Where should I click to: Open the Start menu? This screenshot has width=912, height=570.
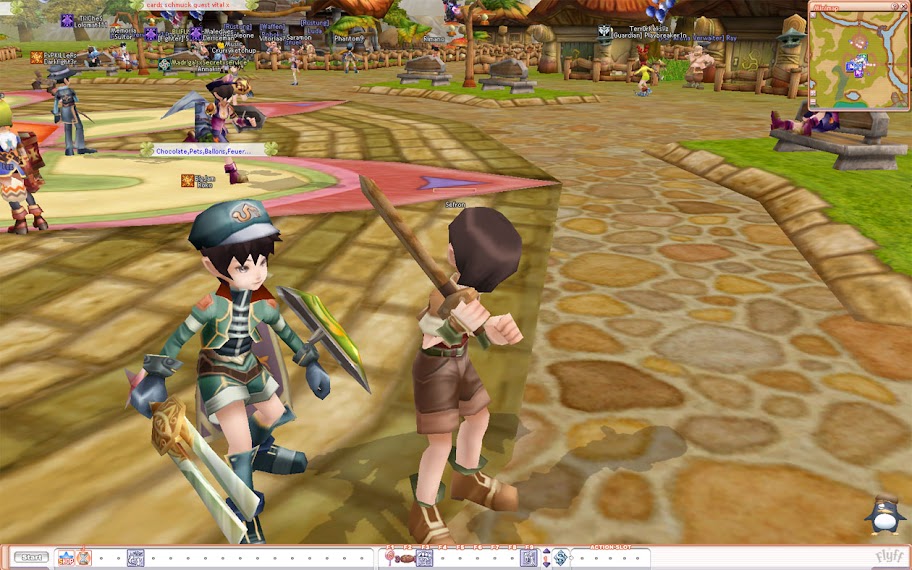pyautogui.click(x=31, y=558)
